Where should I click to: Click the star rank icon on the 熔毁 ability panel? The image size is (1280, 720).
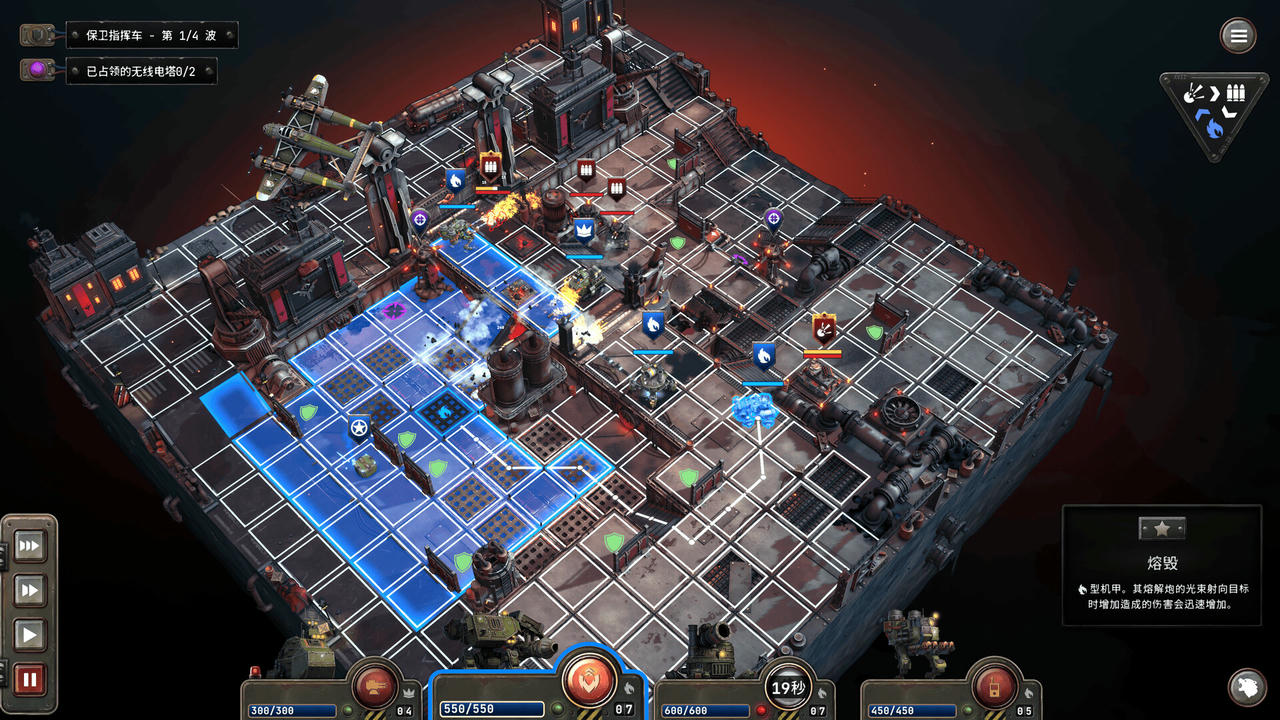tap(1162, 528)
